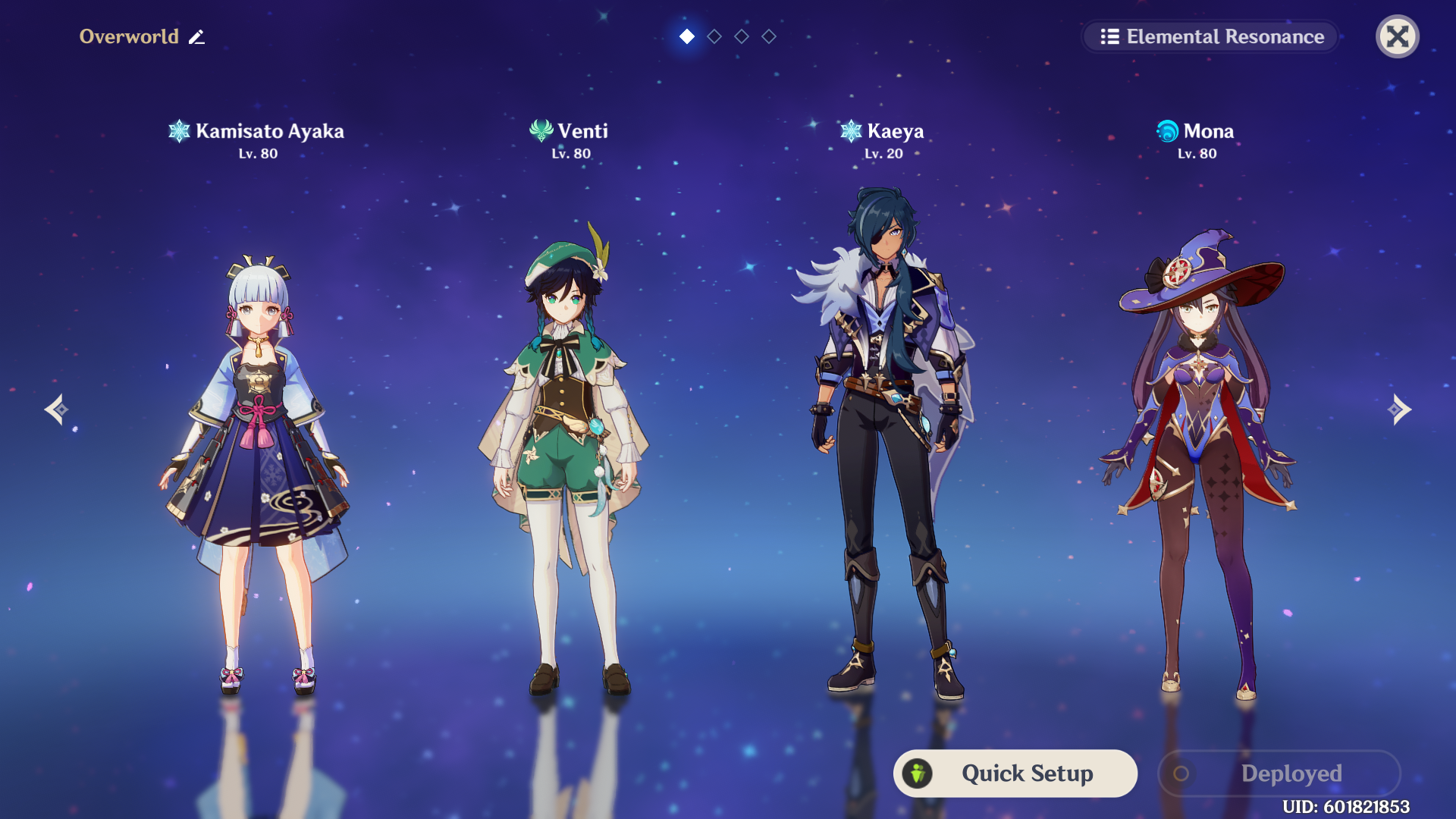
Task: Close the party setup screen
Action: (x=1397, y=36)
